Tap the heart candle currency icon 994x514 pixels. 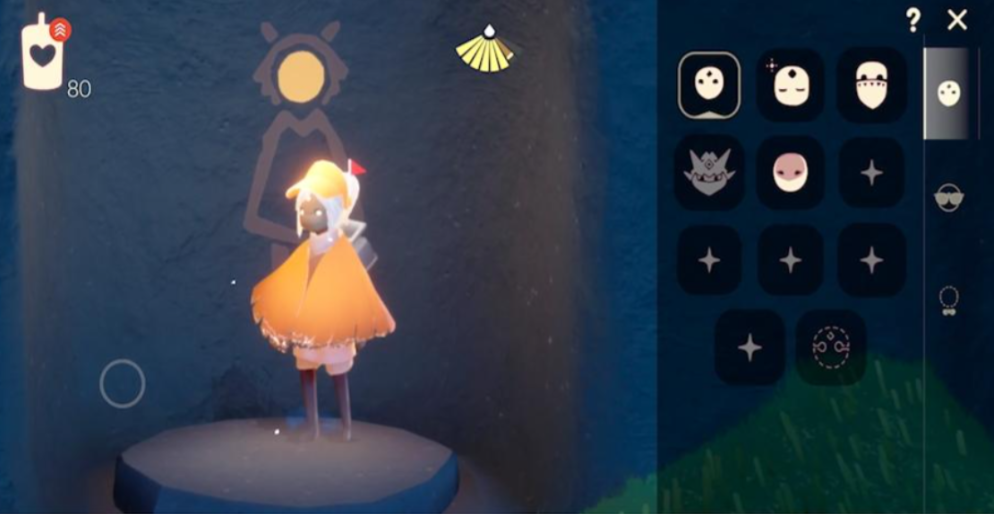click(43, 54)
